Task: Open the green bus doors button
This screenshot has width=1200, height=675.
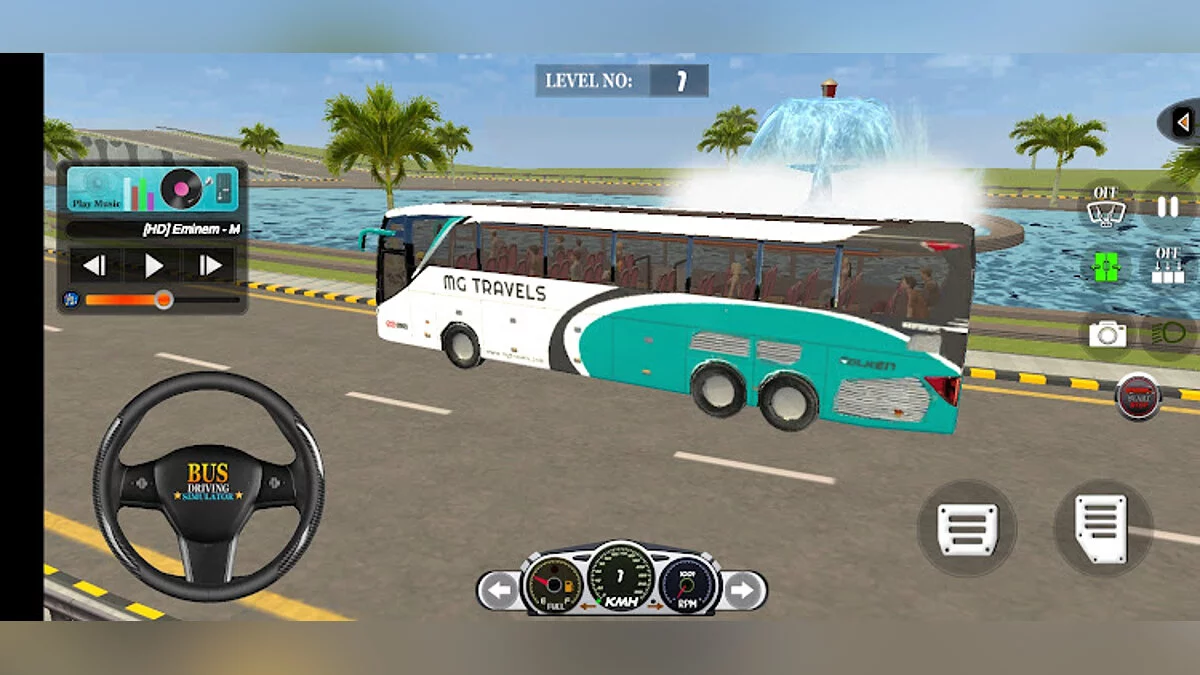Action: (x=1106, y=266)
